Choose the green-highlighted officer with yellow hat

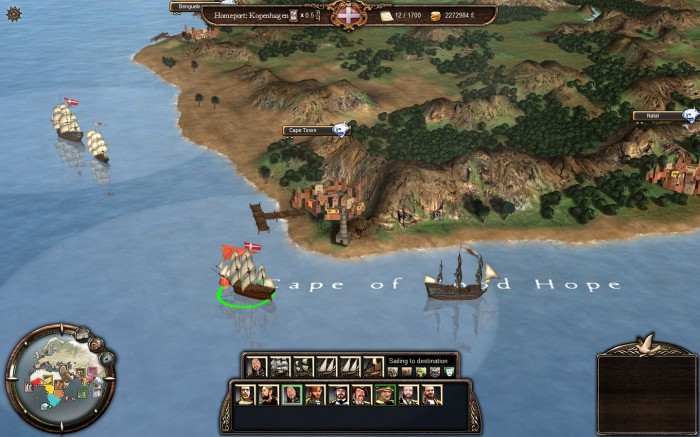click(x=384, y=395)
